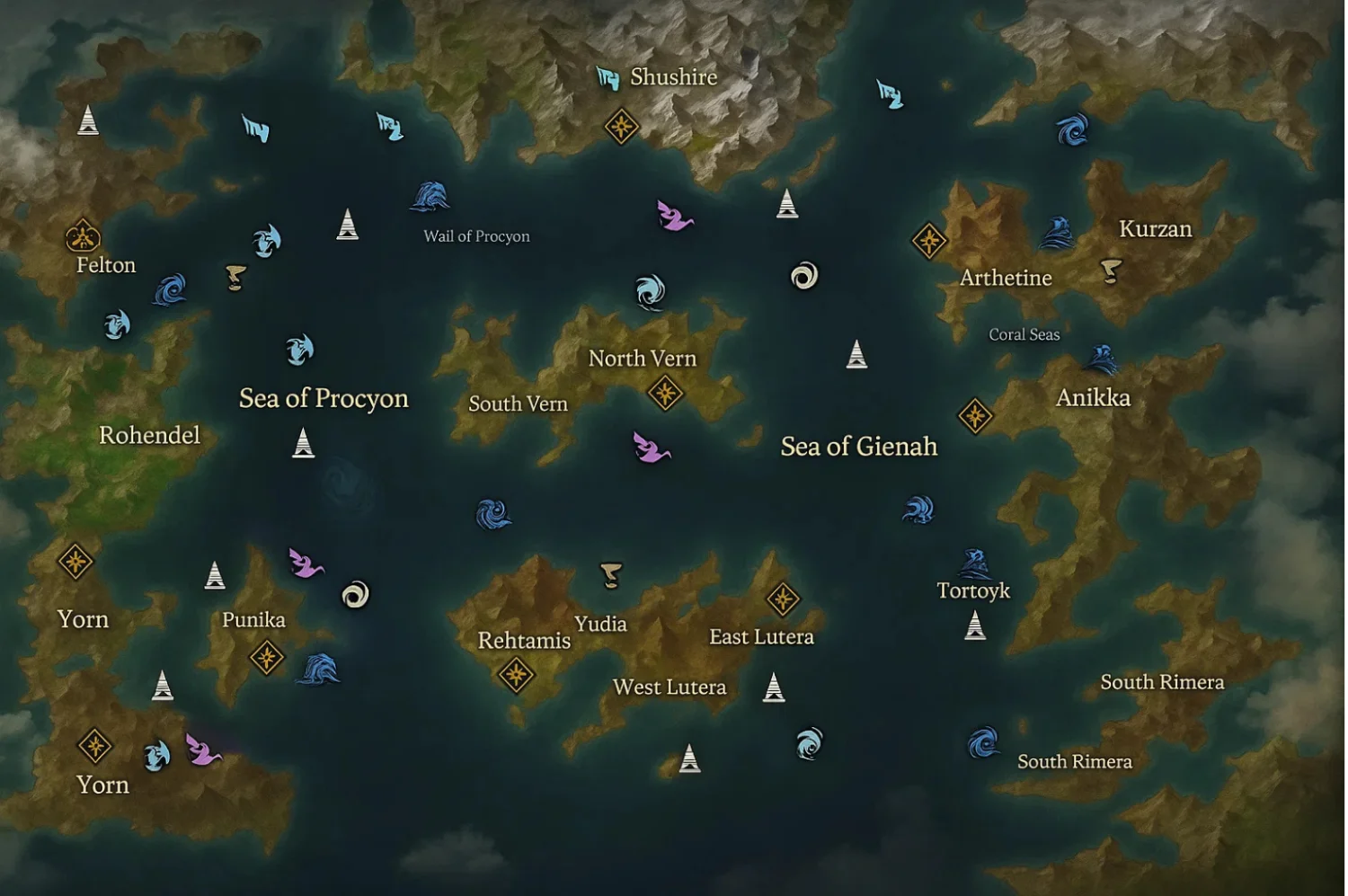Click the sail marker above Sea of Gienah

click(x=856, y=356)
